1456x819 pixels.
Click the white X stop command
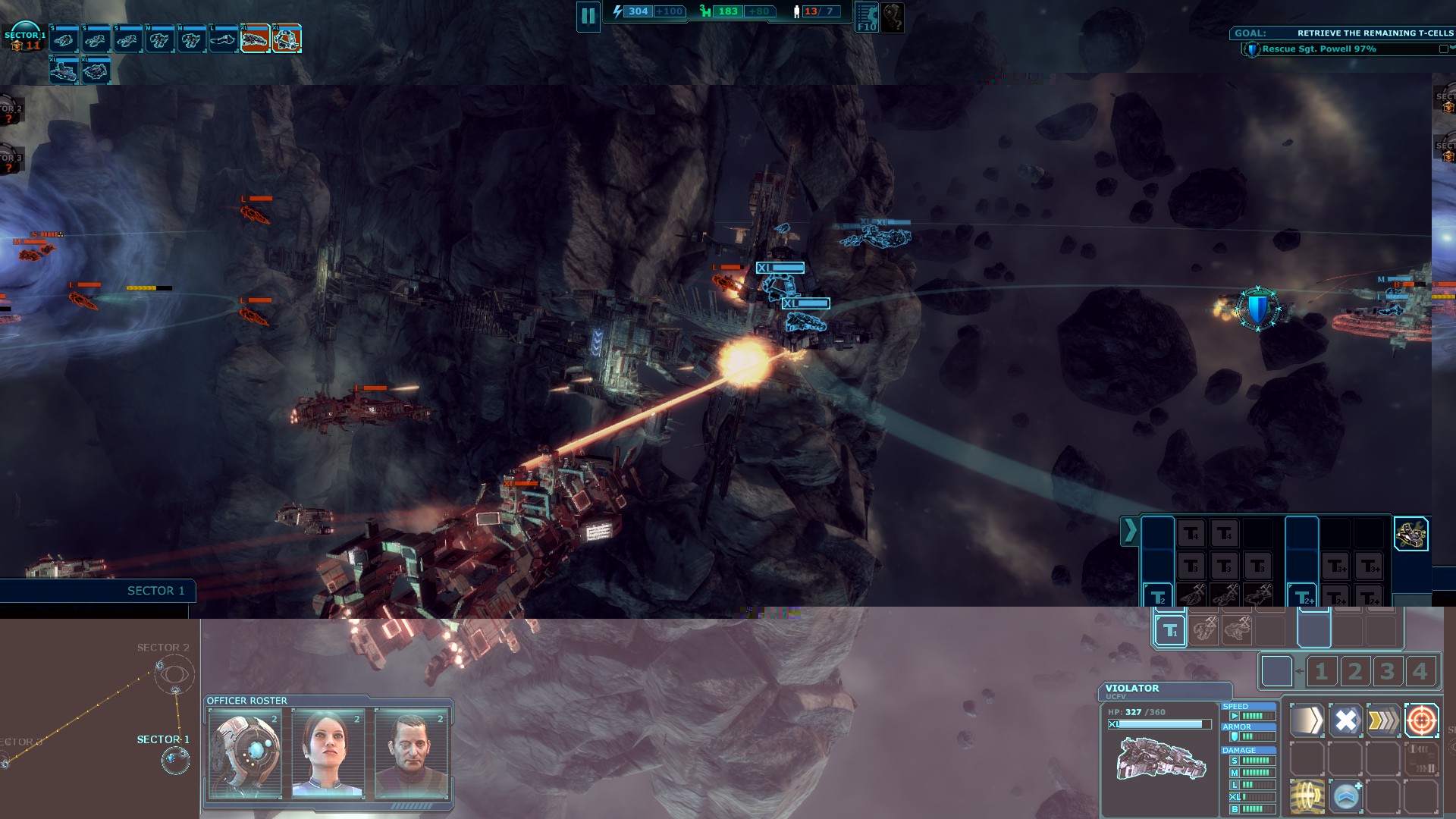(x=1345, y=720)
